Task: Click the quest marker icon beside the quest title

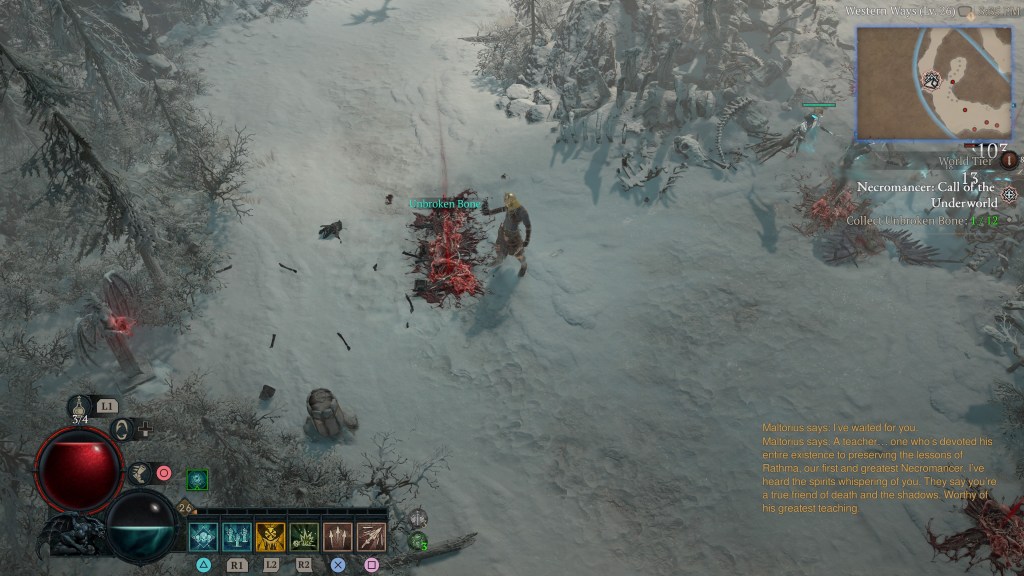Action: (1010, 194)
